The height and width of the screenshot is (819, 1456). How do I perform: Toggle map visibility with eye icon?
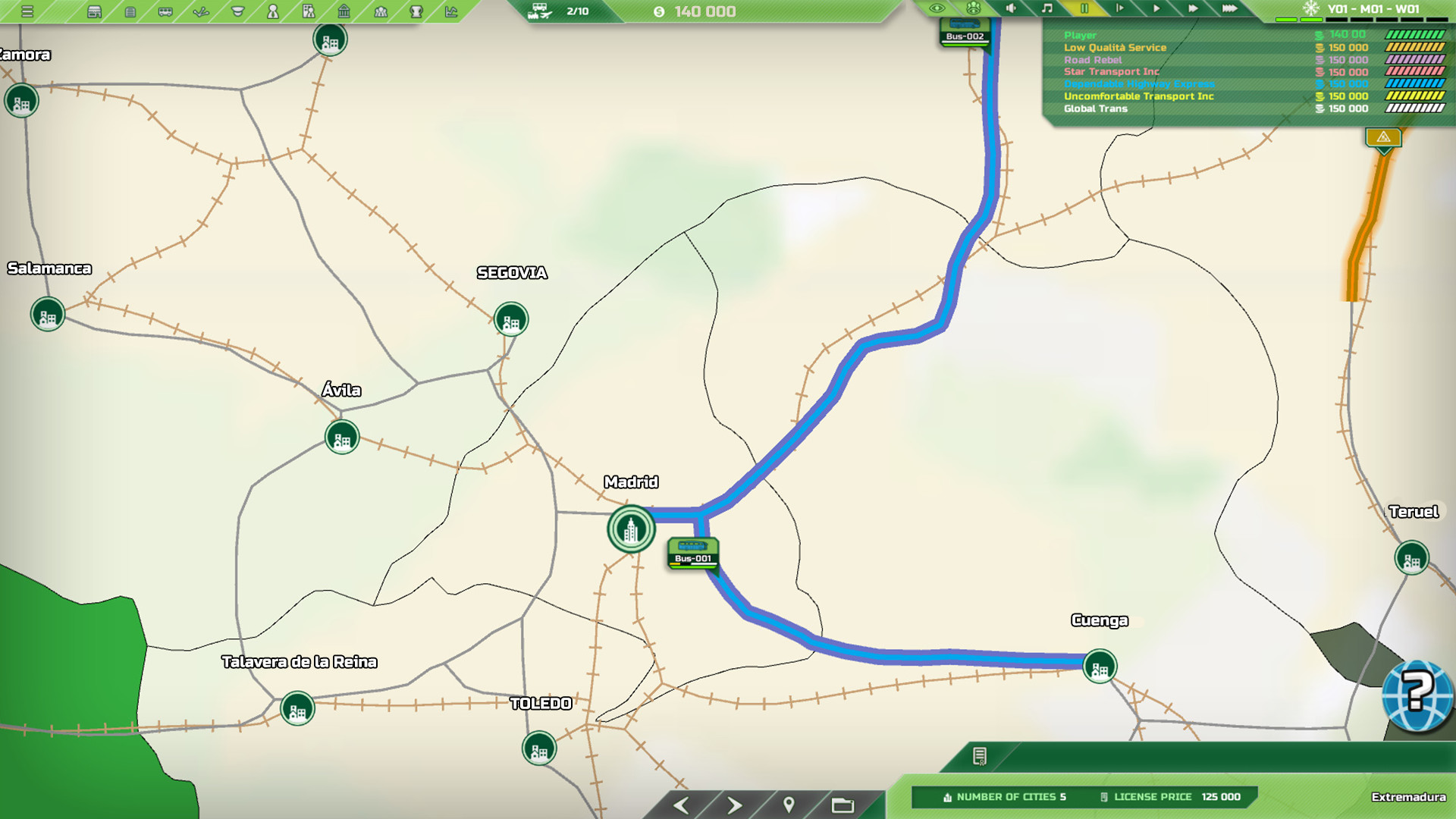(x=937, y=10)
